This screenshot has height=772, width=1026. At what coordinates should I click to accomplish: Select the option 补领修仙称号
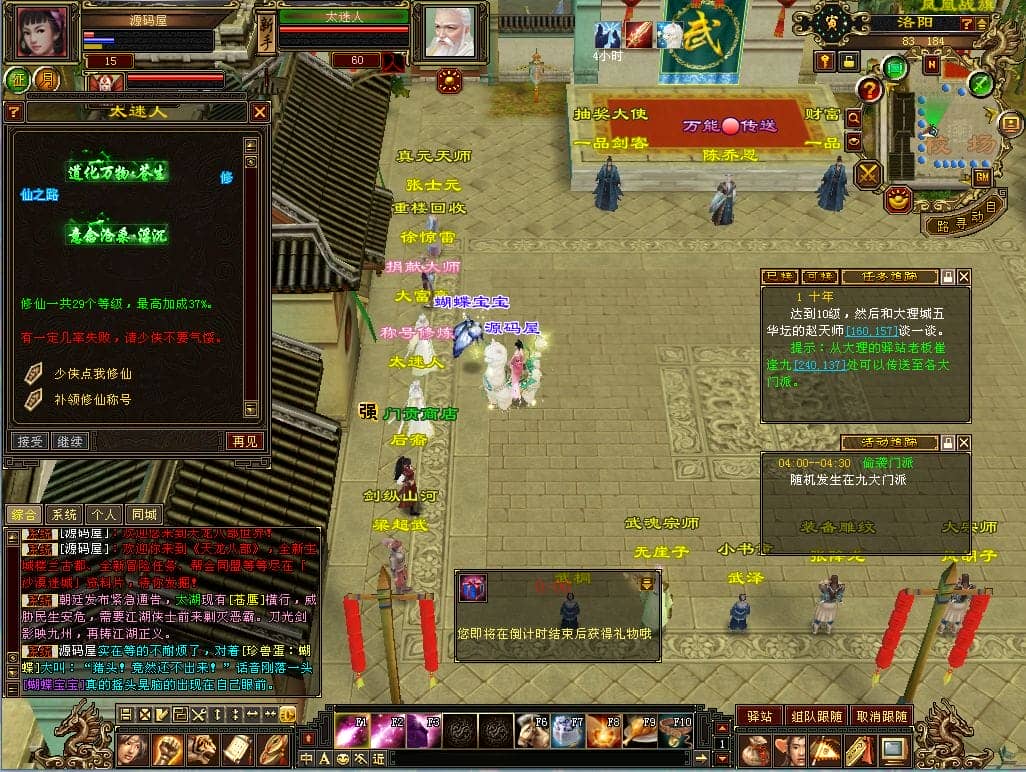[90, 399]
